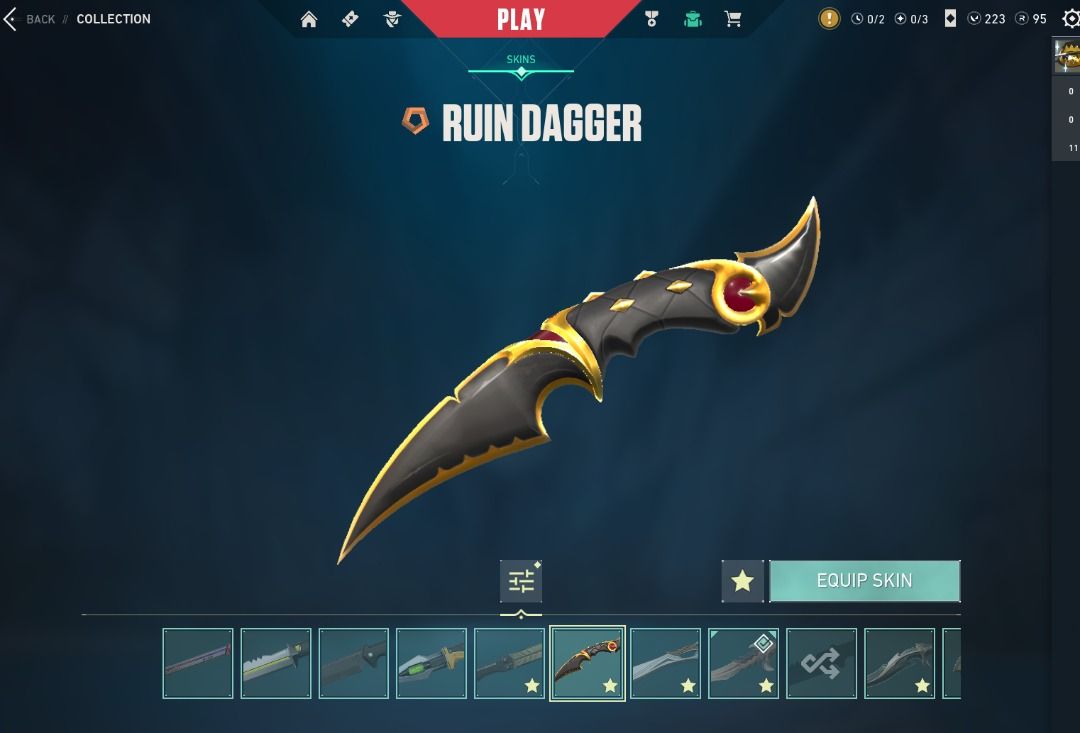Open the Home screen via house icon
Image resolution: width=1080 pixels, height=733 pixels.
309,19
